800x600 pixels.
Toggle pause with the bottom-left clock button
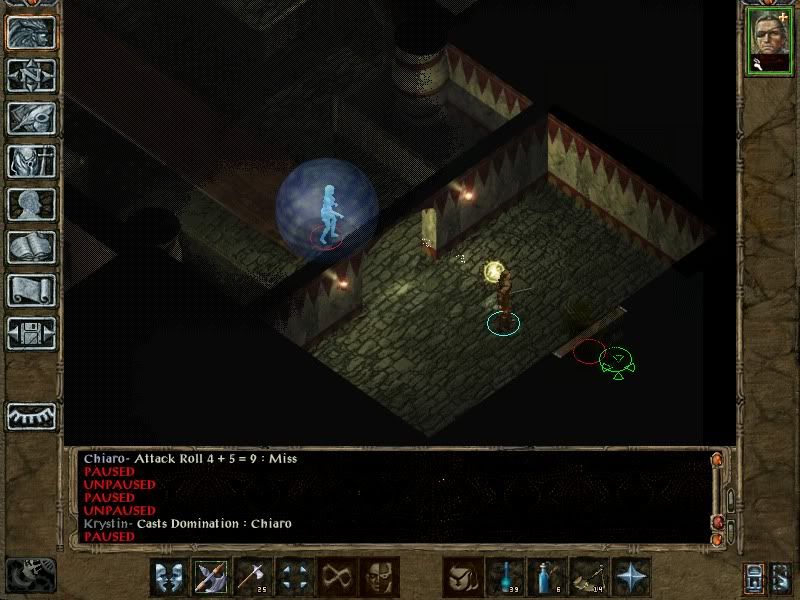[x=30, y=574]
